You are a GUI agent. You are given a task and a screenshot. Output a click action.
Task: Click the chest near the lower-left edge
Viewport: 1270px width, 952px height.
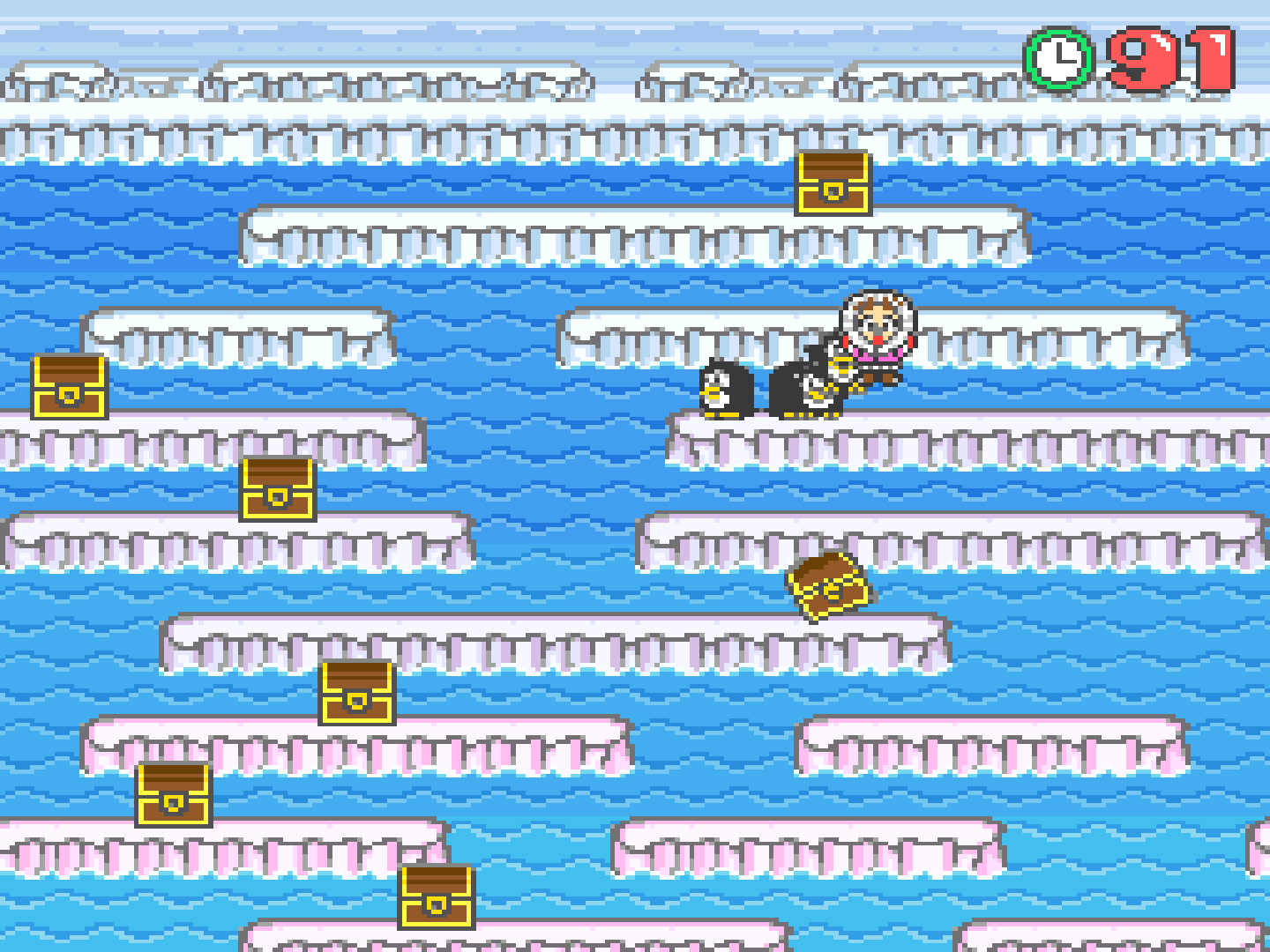coord(171,796)
